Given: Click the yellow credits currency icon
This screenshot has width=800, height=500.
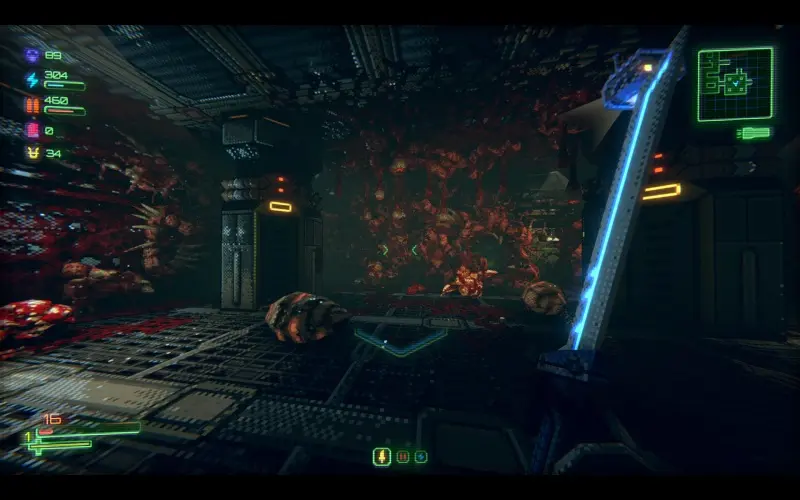Looking at the screenshot, I should [x=32, y=153].
